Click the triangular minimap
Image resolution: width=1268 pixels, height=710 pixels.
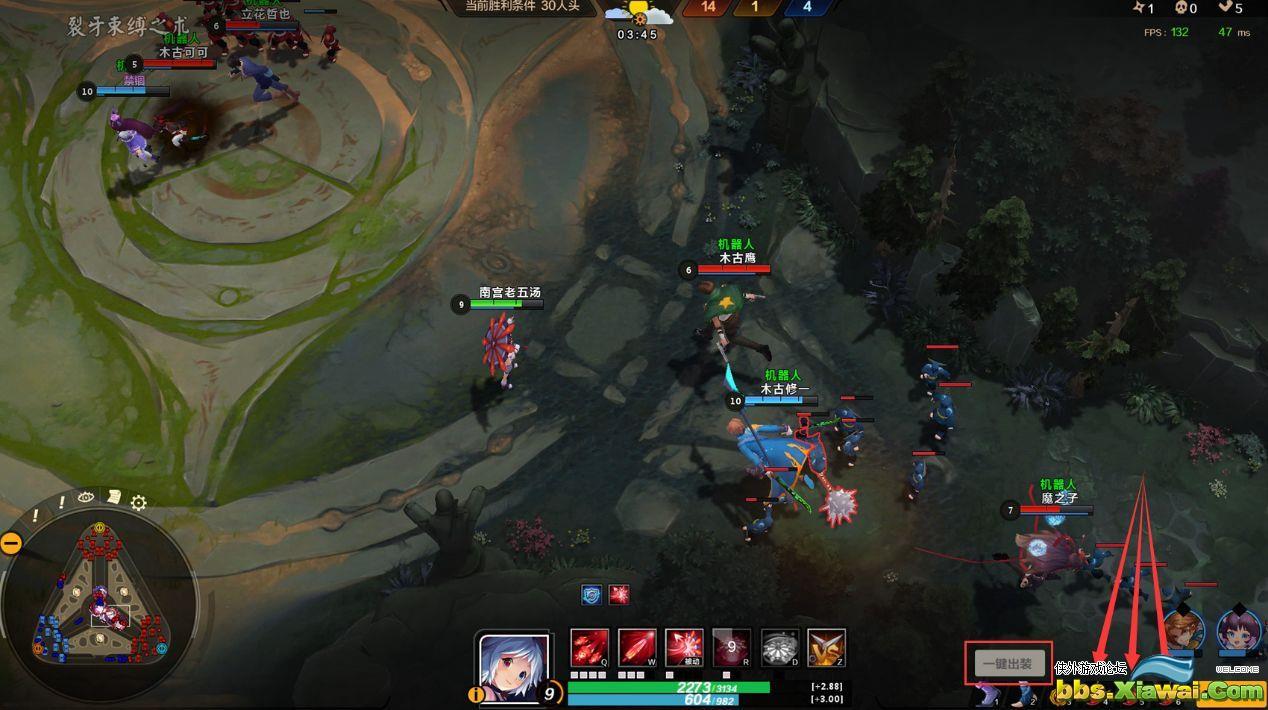click(100, 600)
